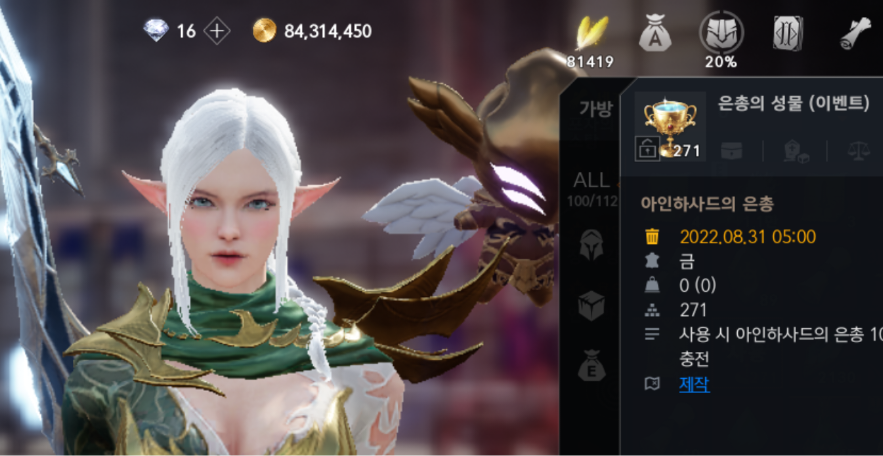Follow the blue 제작 crafting link
883x456 pixels.
coord(694,384)
